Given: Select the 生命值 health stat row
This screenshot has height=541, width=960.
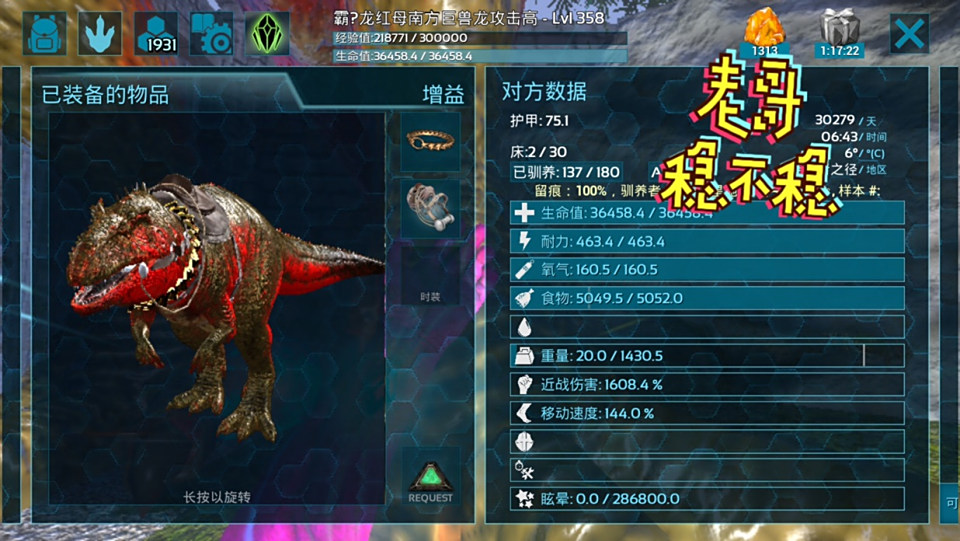Looking at the screenshot, I should pos(707,213).
